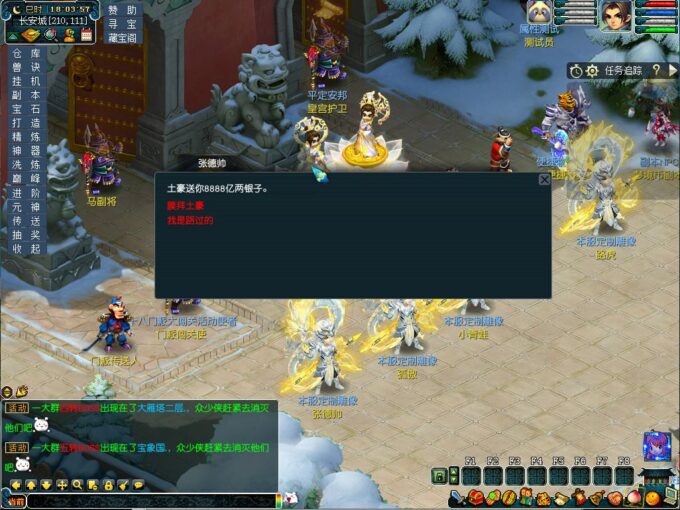Open the 赞助 menu entry
680x510 pixels.
click(123, 10)
